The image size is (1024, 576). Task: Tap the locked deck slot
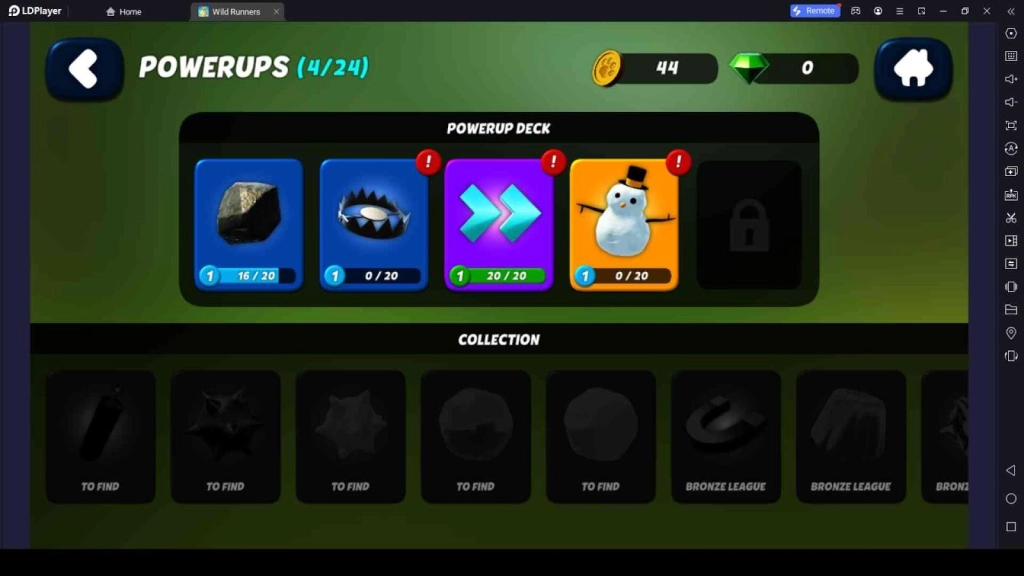[x=749, y=226]
